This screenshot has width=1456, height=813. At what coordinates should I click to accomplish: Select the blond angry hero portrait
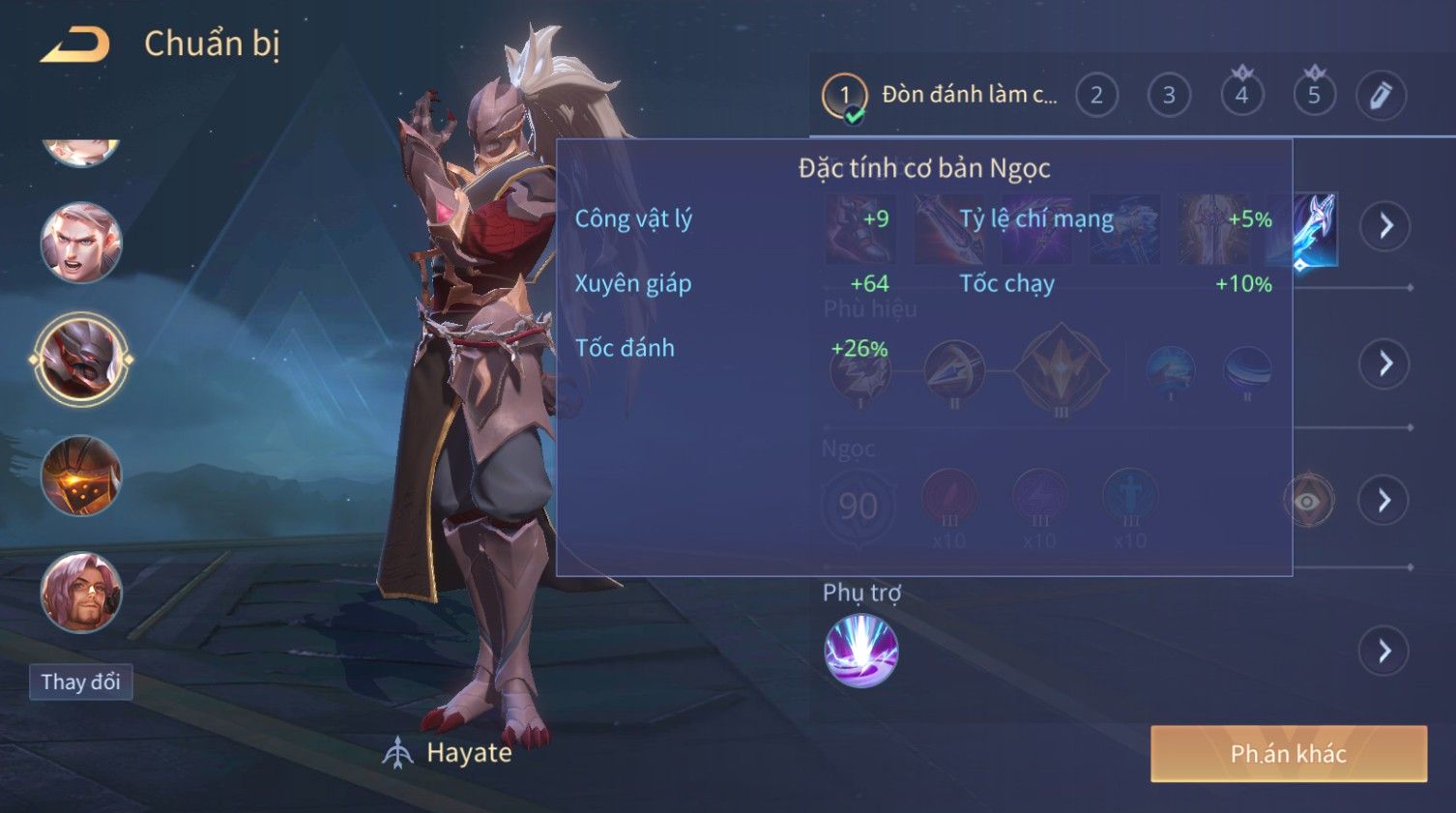[x=81, y=243]
